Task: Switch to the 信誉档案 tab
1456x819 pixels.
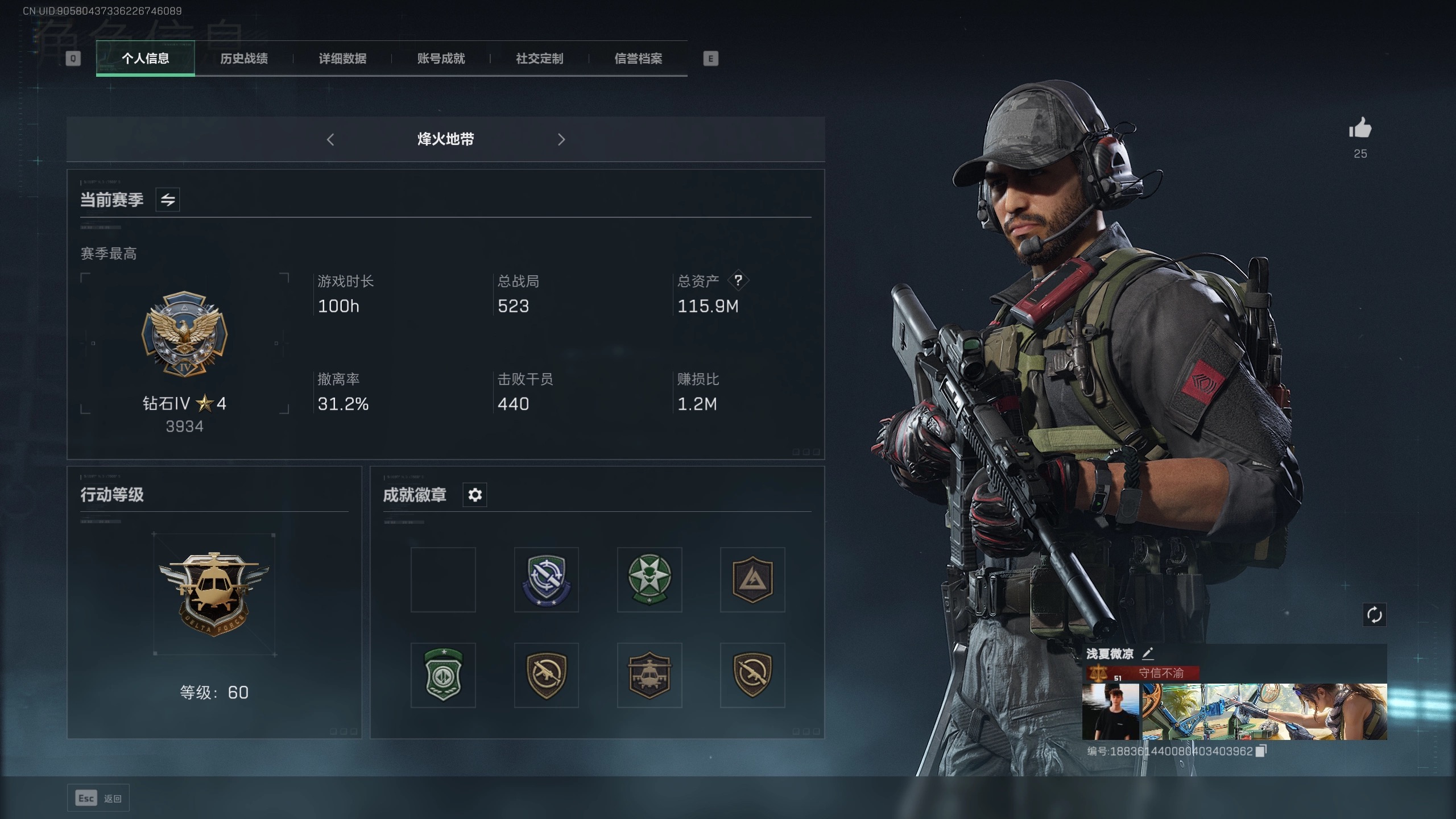Action: coord(638,59)
